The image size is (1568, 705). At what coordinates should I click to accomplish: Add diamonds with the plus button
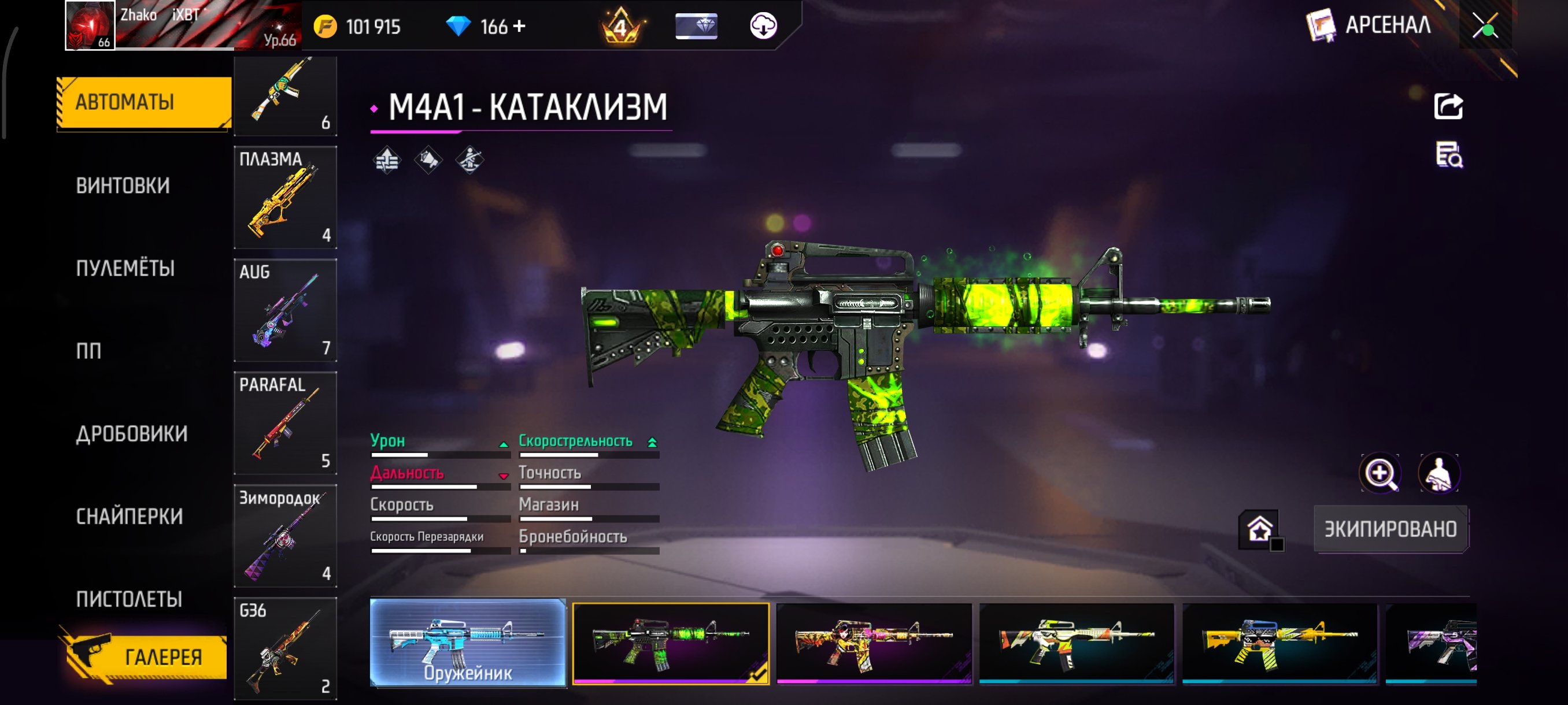click(x=519, y=26)
